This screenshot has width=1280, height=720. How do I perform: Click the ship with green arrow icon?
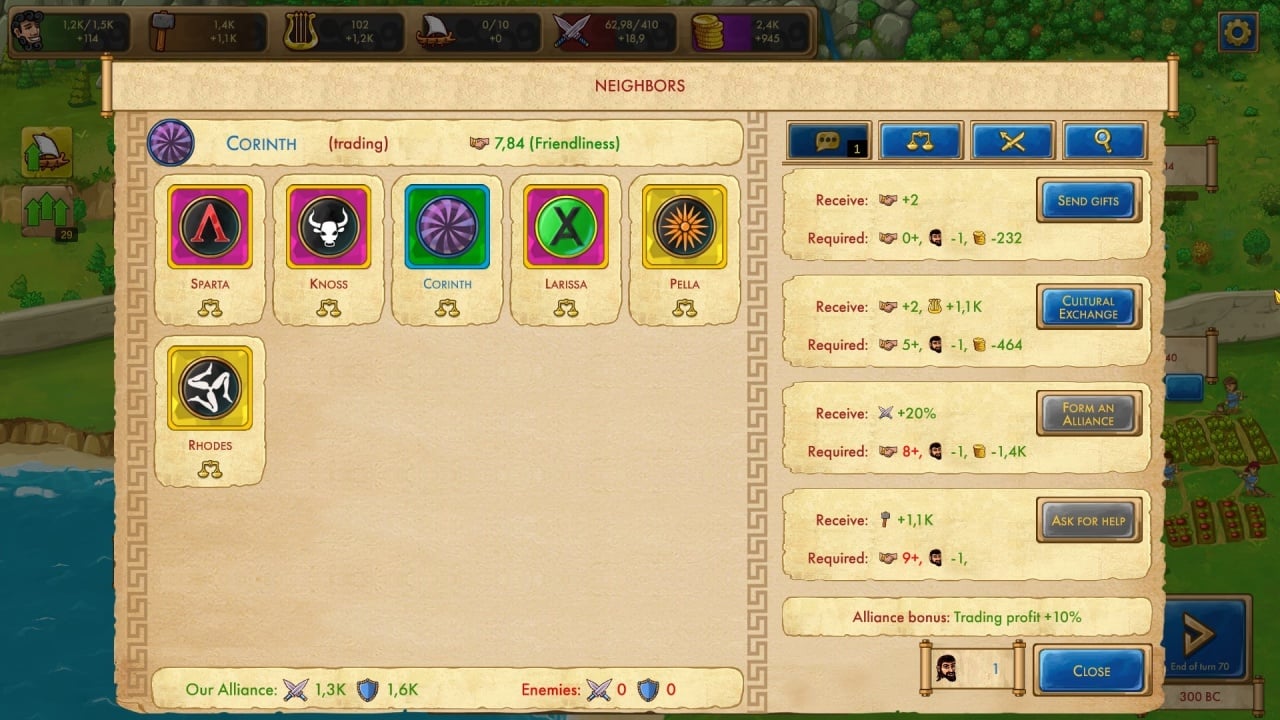coord(47,153)
